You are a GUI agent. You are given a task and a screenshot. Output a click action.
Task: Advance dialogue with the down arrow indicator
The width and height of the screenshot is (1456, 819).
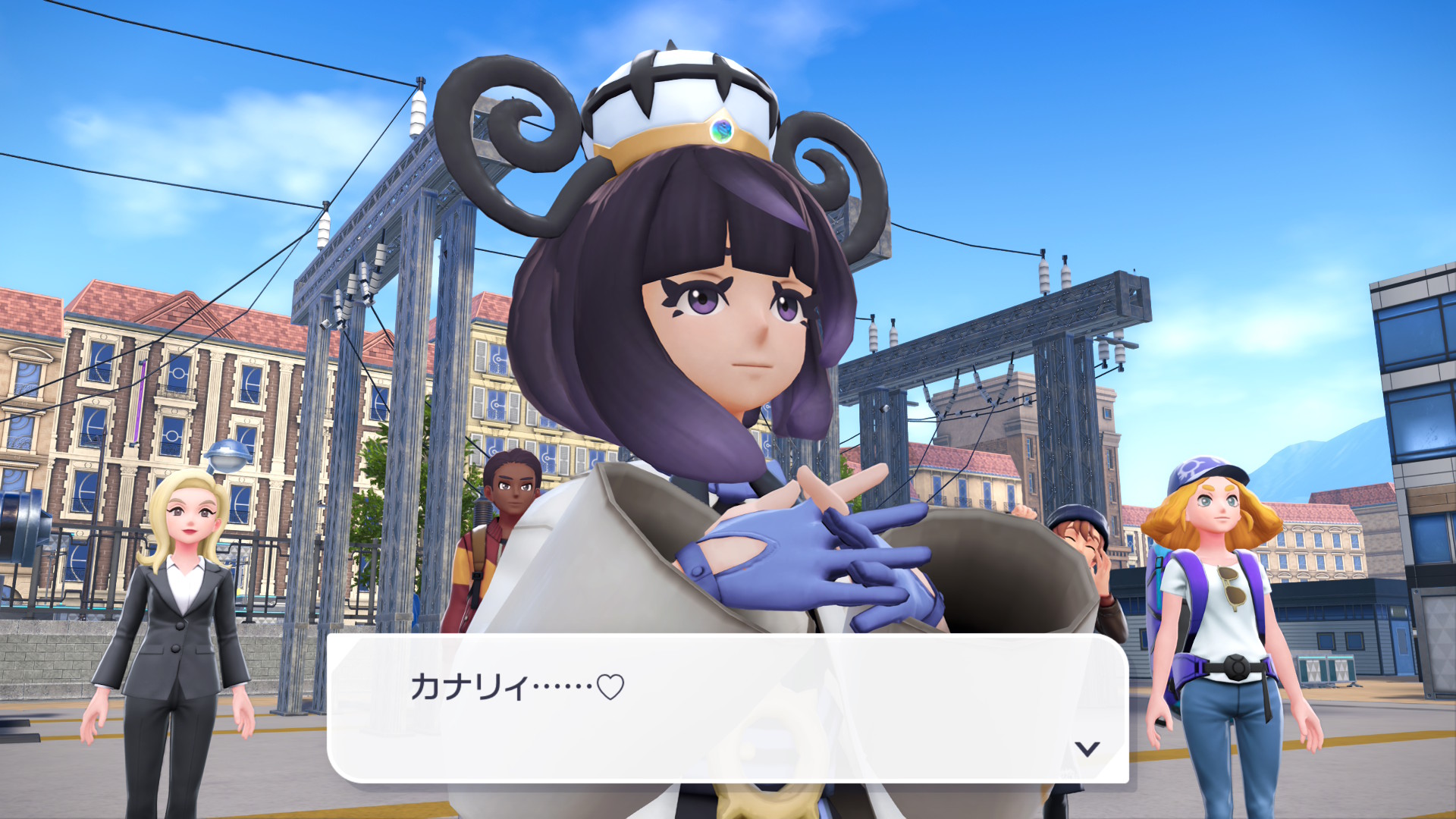coord(1087,749)
